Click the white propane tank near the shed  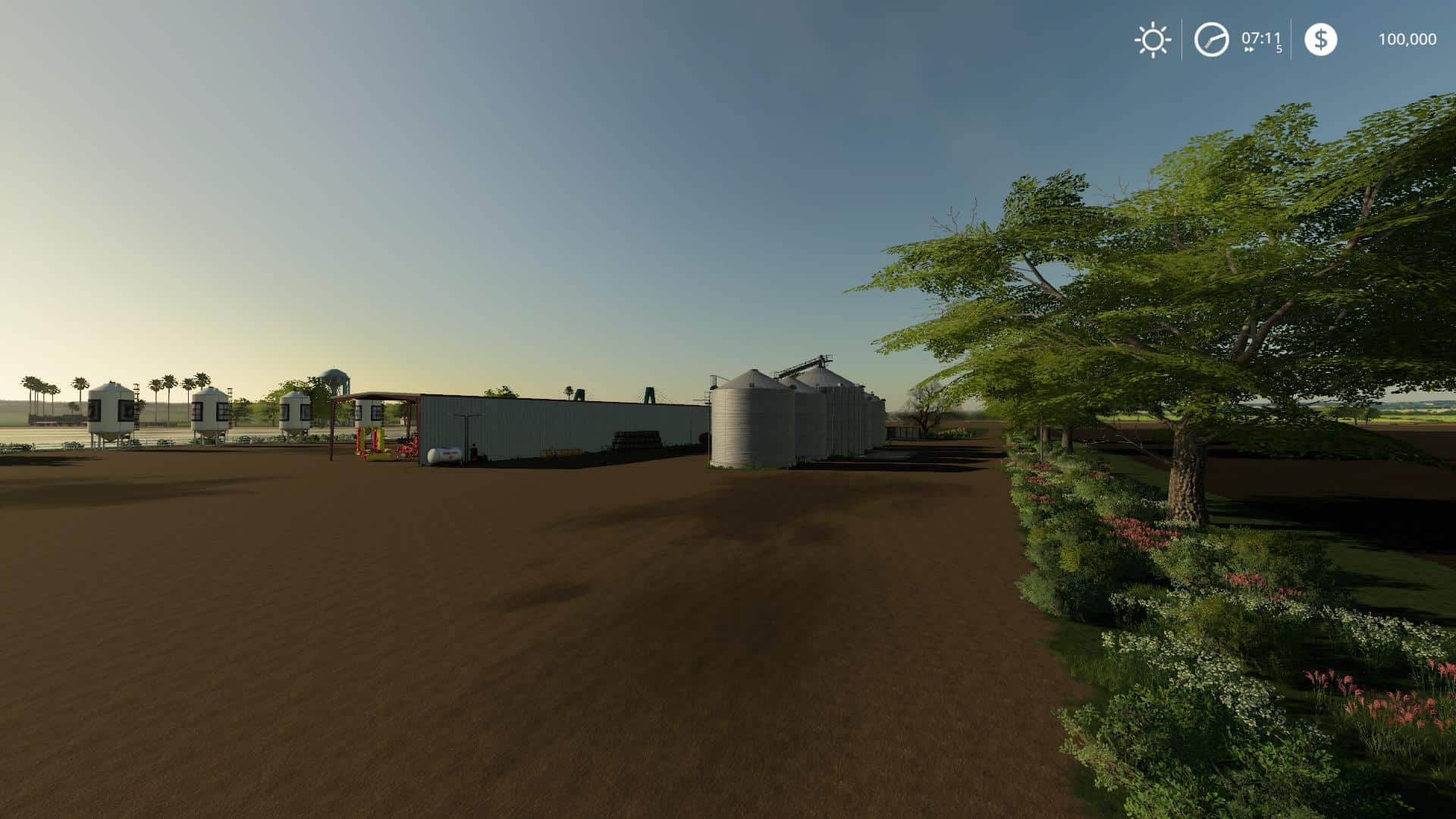444,454
